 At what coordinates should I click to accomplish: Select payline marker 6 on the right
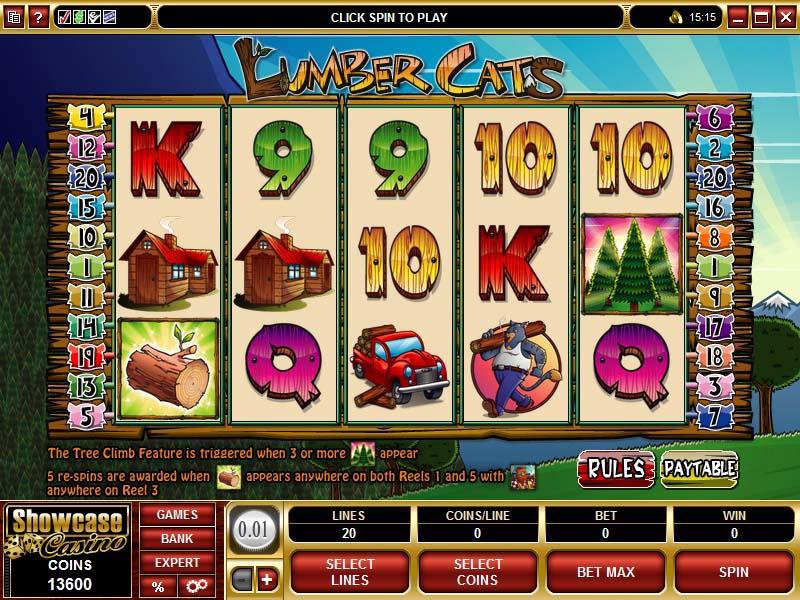click(x=715, y=118)
